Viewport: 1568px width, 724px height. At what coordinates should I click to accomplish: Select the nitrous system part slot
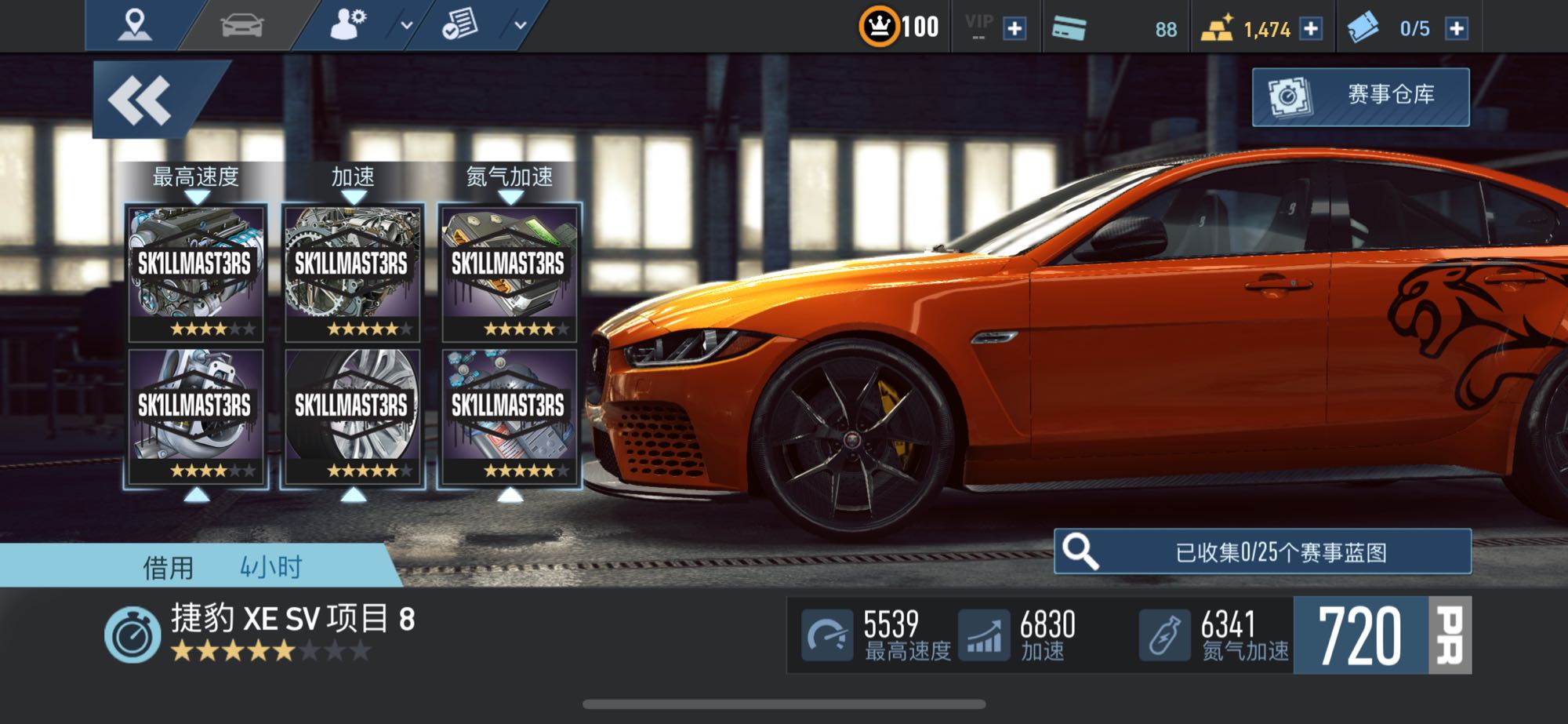click(x=510, y=416)
